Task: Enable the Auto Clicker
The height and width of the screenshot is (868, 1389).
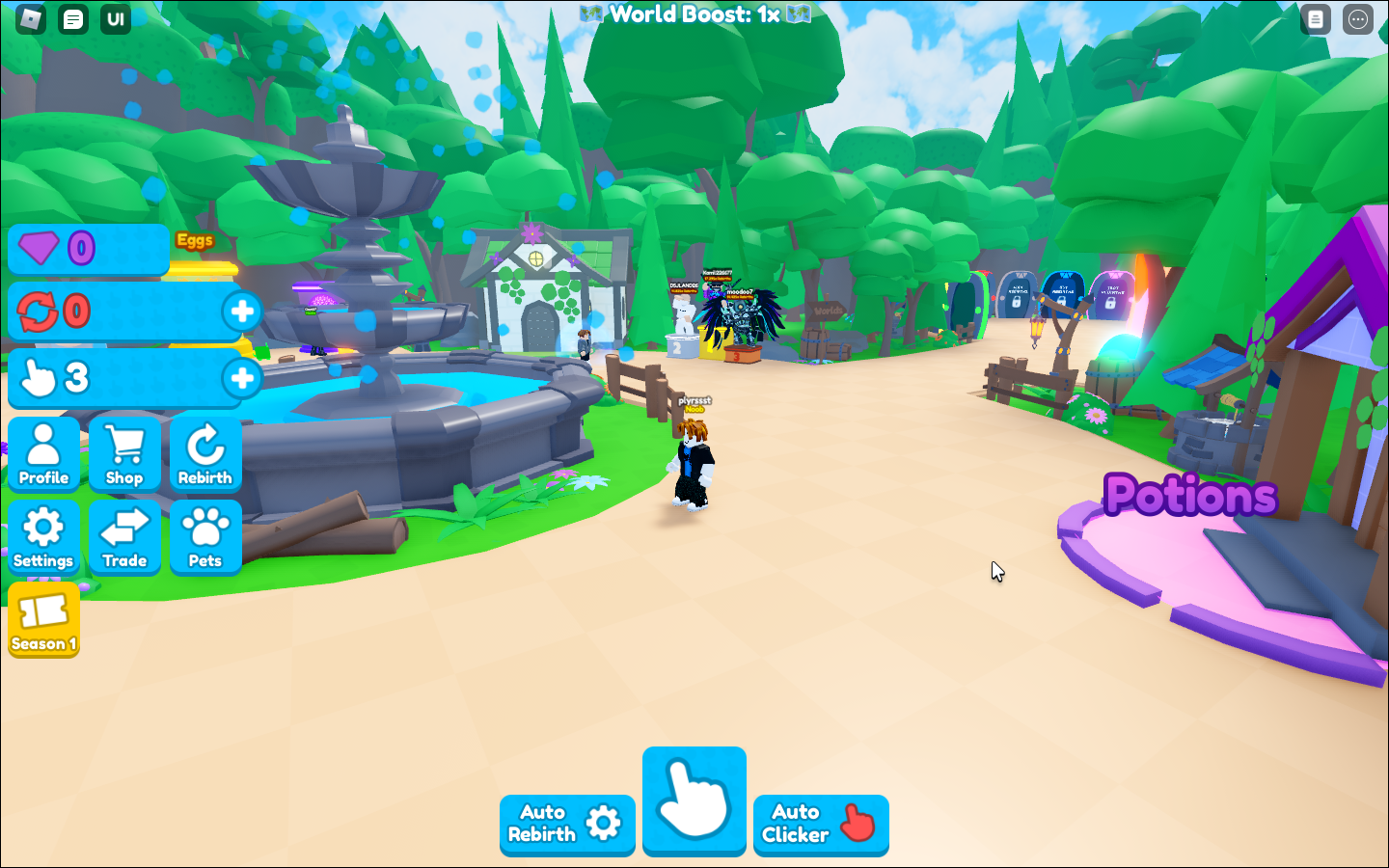Action: 821,826
